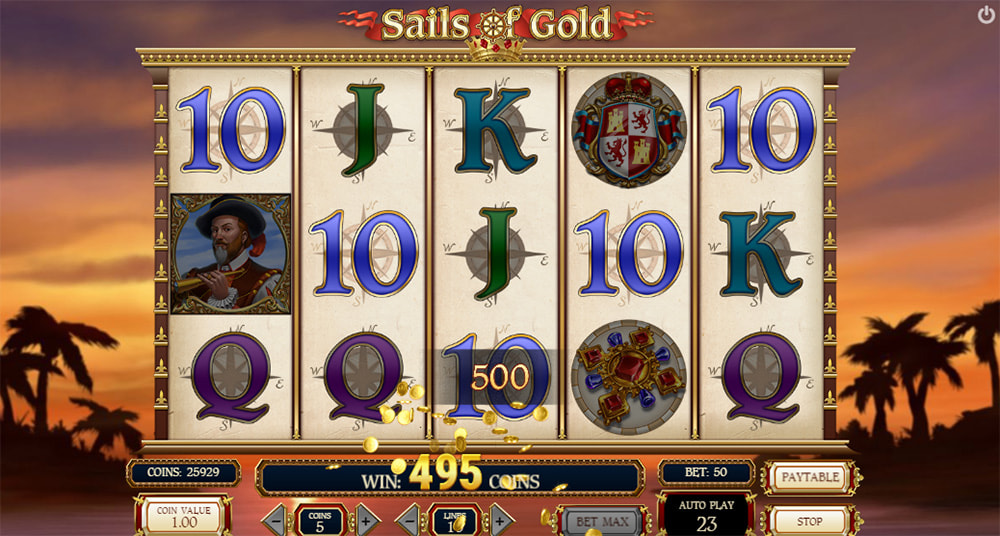Image resolution: width=1000 pixels, height=536 pixels.
Task: Add more paylines with the plus arrow
Action: pos(500,521)
